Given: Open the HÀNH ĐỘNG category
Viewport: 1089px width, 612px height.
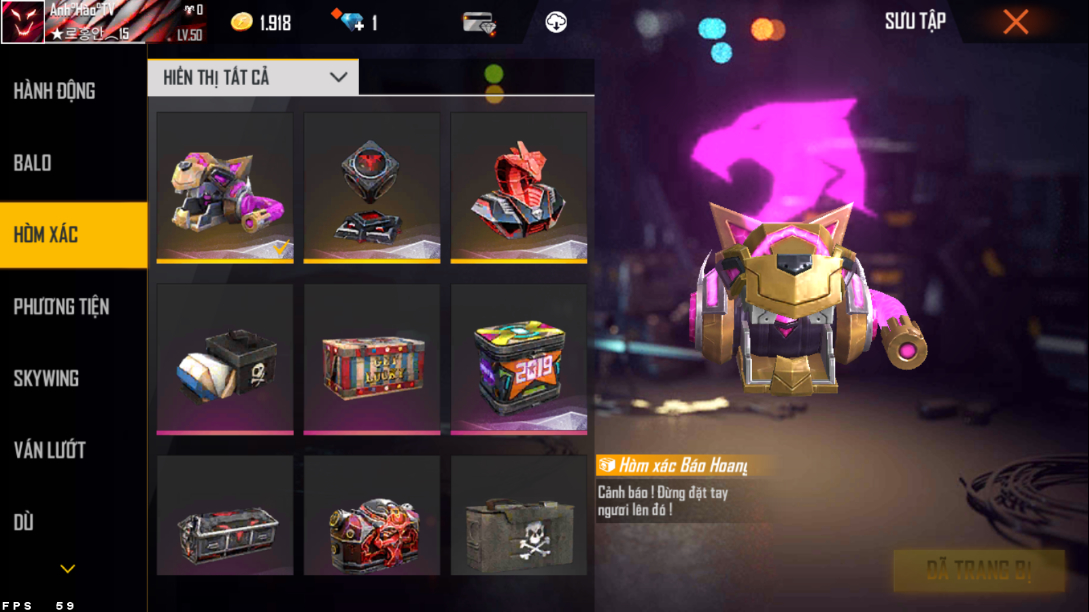Looking at the screenshot, I should click(x=55, y=91).
